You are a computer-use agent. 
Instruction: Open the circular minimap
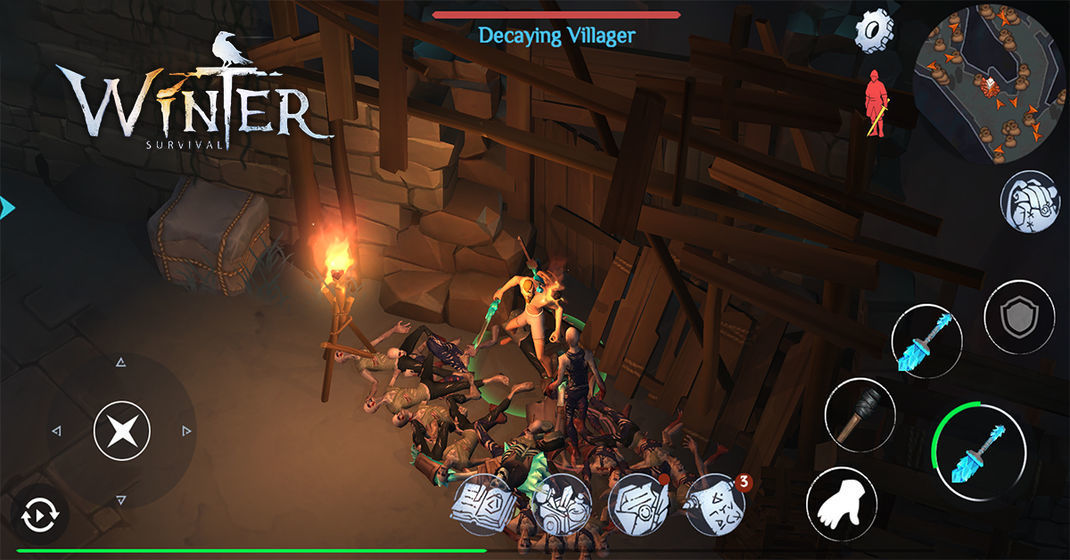pos(990,84)
